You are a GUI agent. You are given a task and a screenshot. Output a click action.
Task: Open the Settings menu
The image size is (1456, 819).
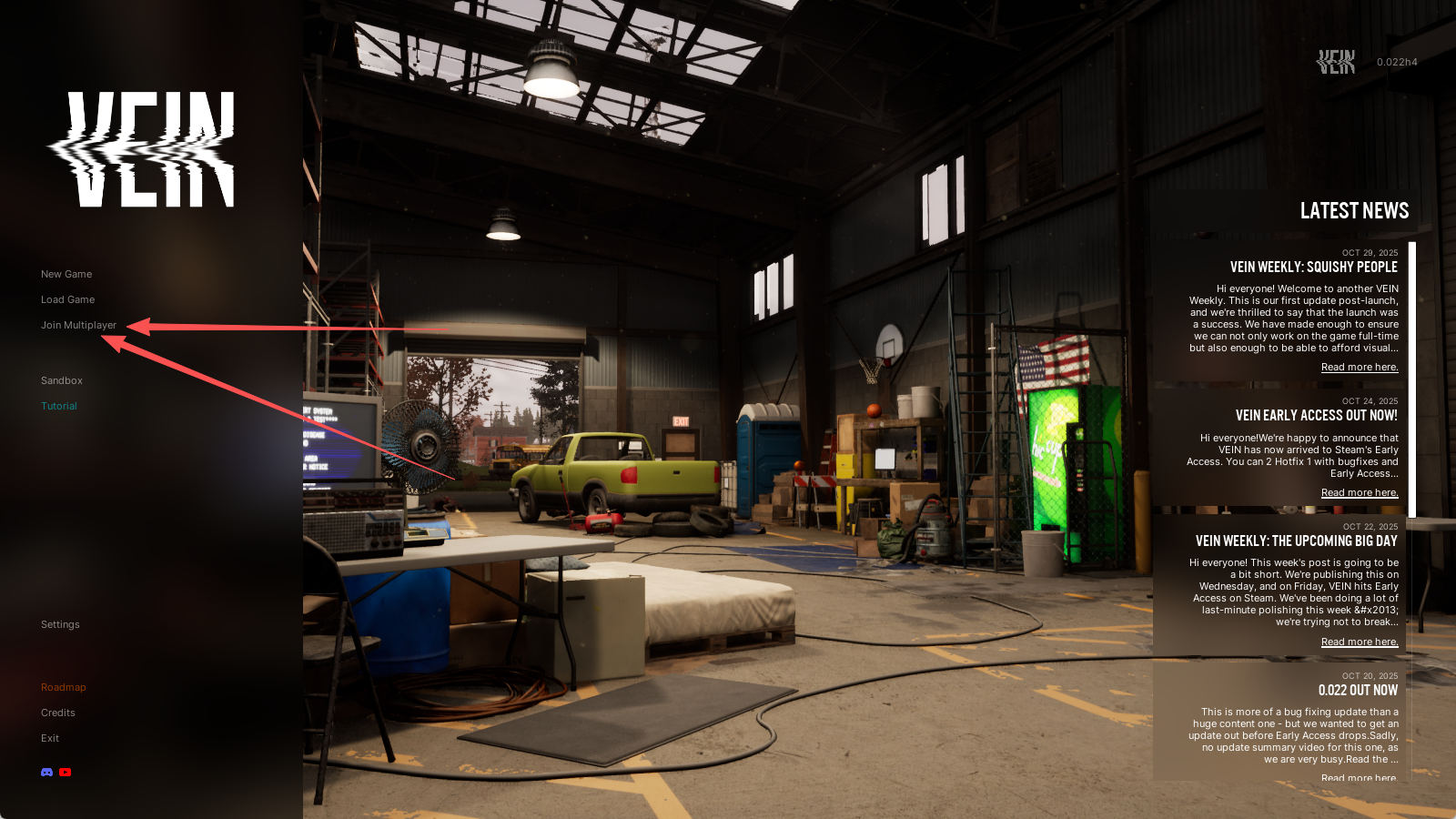pos(60,624)
